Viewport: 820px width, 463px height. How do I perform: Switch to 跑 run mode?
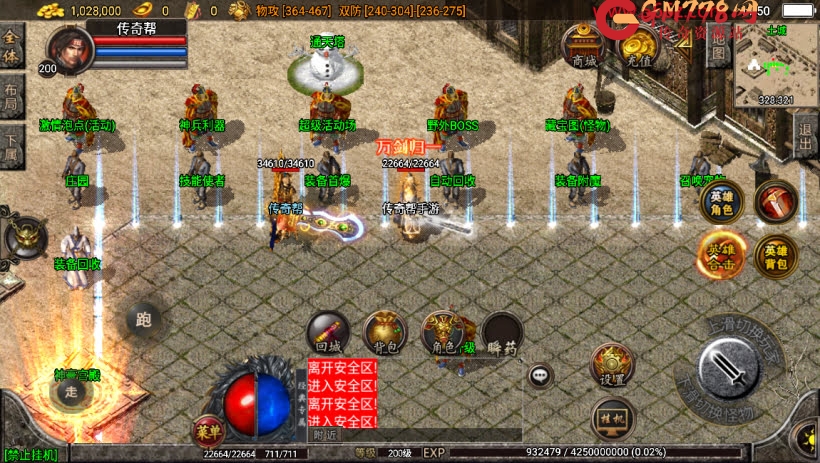click(144, 320)
